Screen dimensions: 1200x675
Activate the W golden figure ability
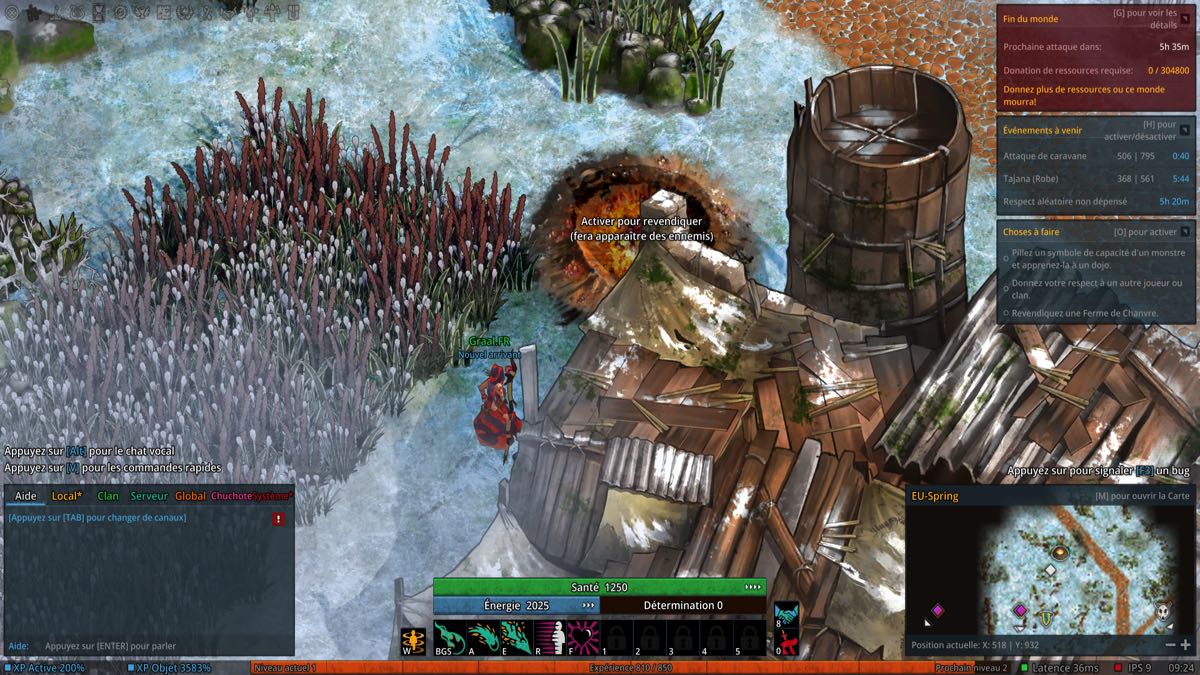[x=413, y=640]
